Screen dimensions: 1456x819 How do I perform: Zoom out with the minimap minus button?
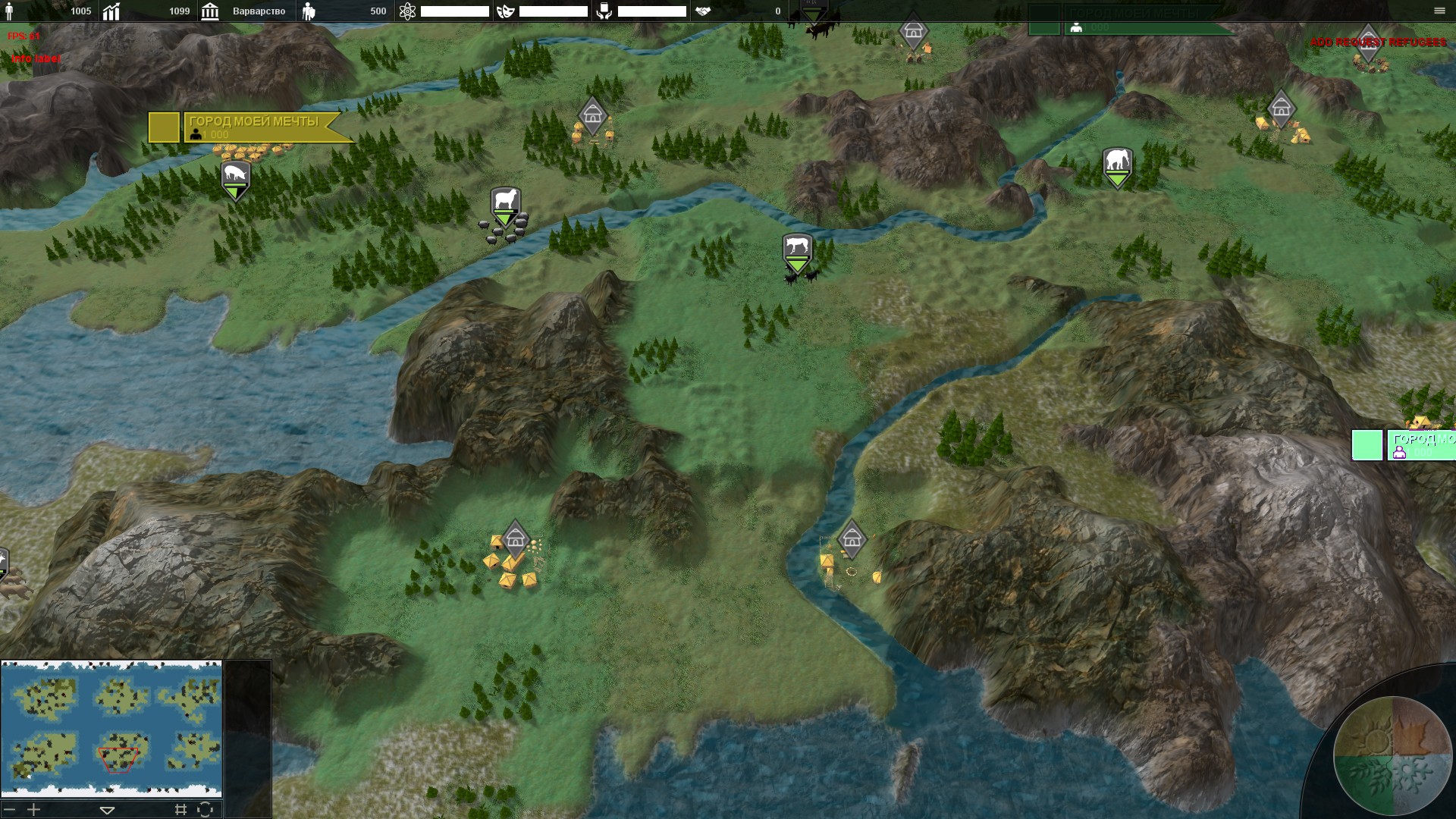[9, 810]
